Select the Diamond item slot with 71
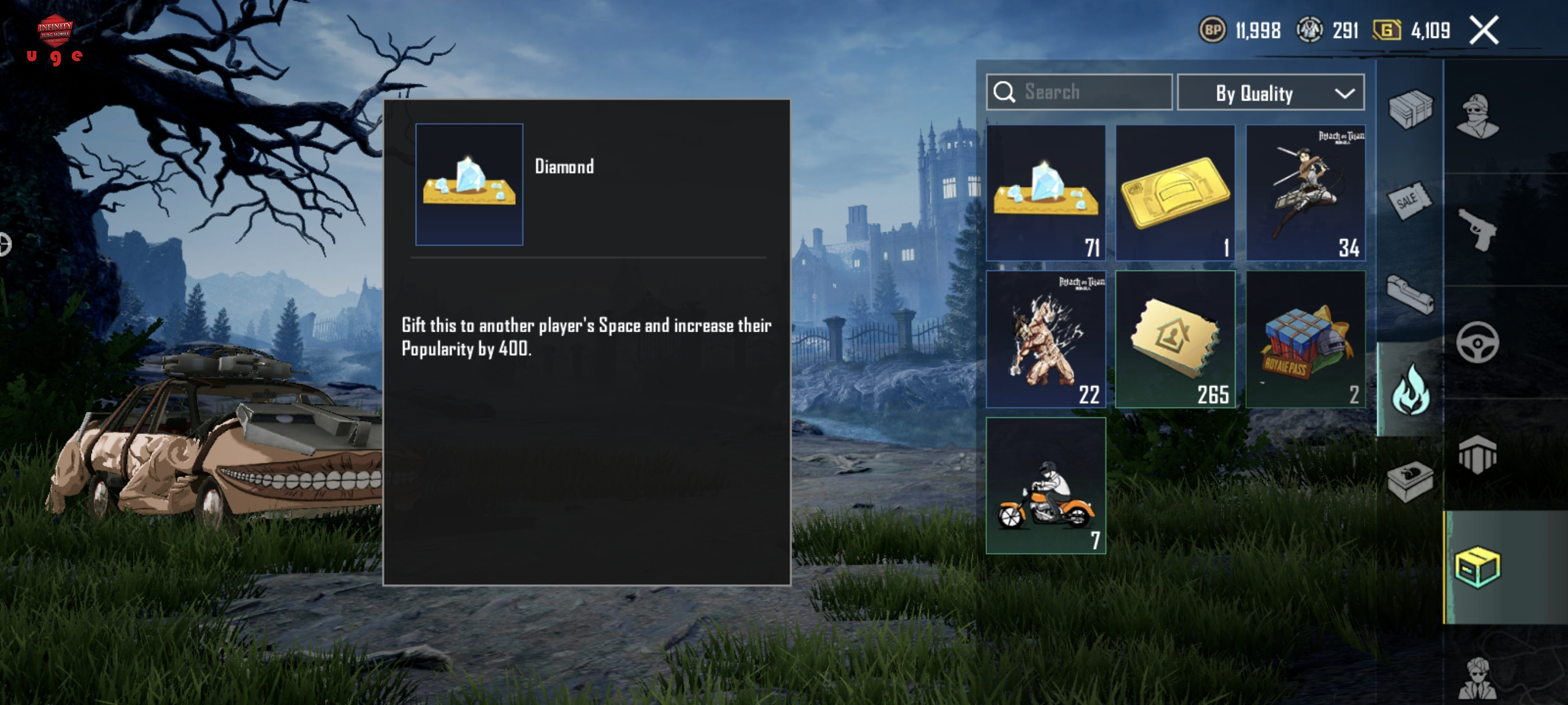Image resolution: width=1568 pixels, height=705 pixels. point(1045,193)
